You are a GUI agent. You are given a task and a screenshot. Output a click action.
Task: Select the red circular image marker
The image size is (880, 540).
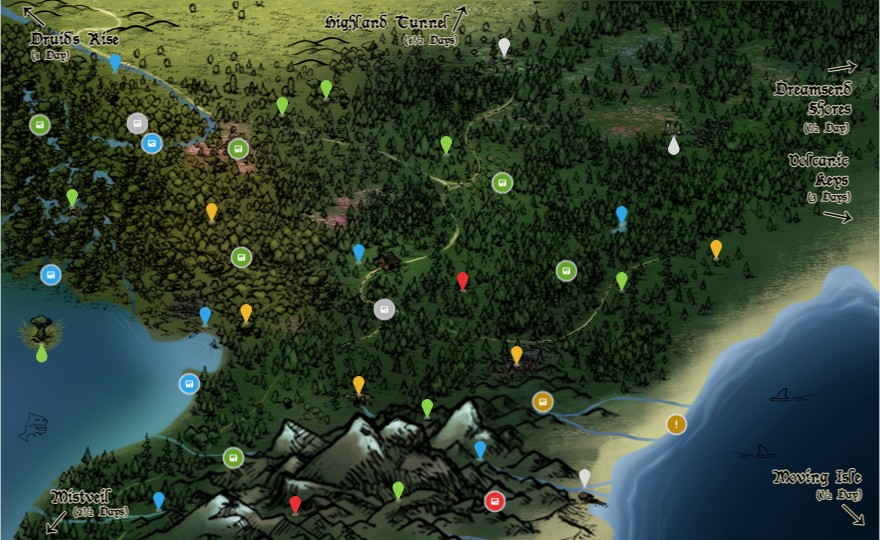(494, 501)
